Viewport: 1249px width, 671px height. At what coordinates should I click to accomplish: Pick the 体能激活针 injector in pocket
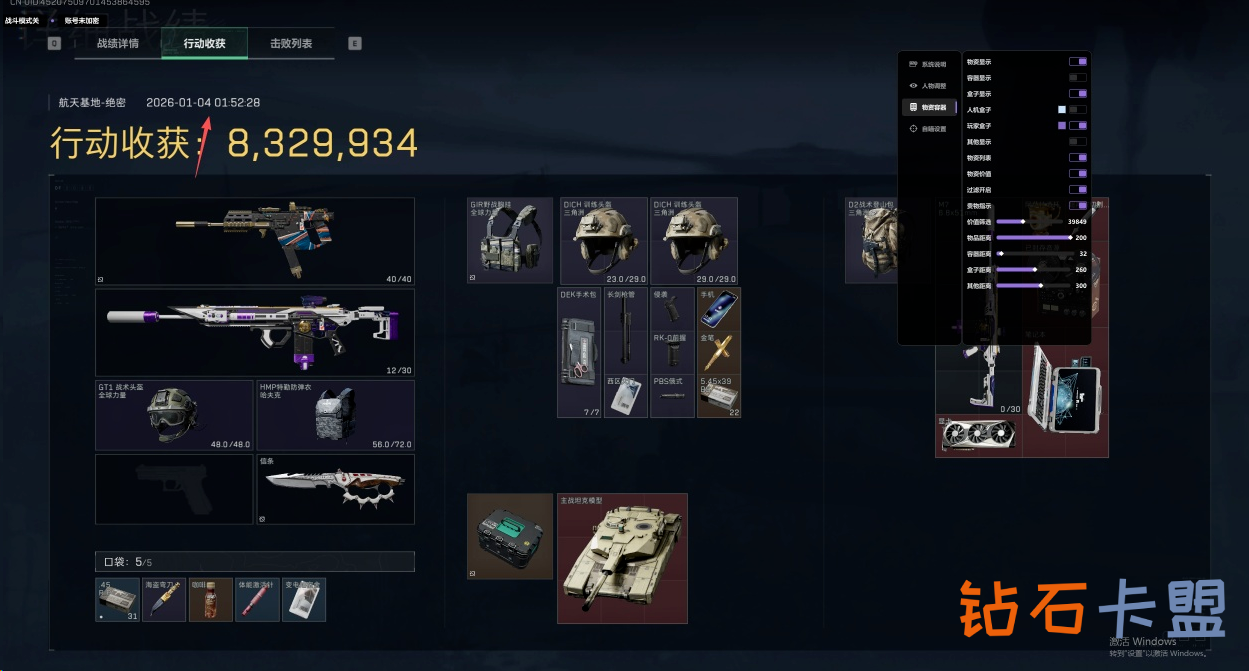pyautogui.click(x=257, y=599)
